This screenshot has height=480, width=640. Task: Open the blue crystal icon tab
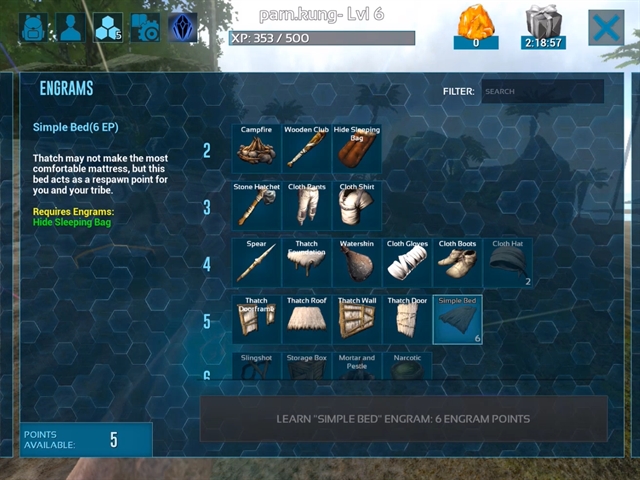pyautogui.click(x=182, y=27)
